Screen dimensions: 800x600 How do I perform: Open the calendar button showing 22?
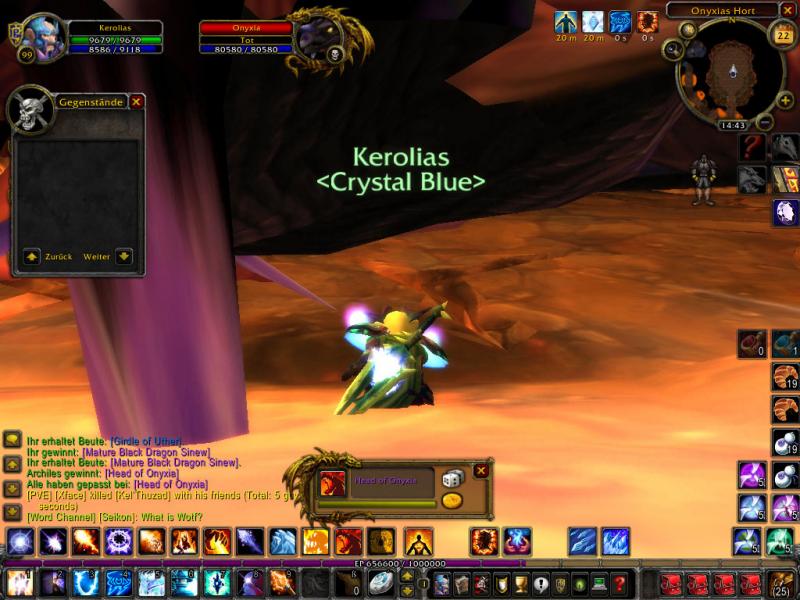[783, 35]
